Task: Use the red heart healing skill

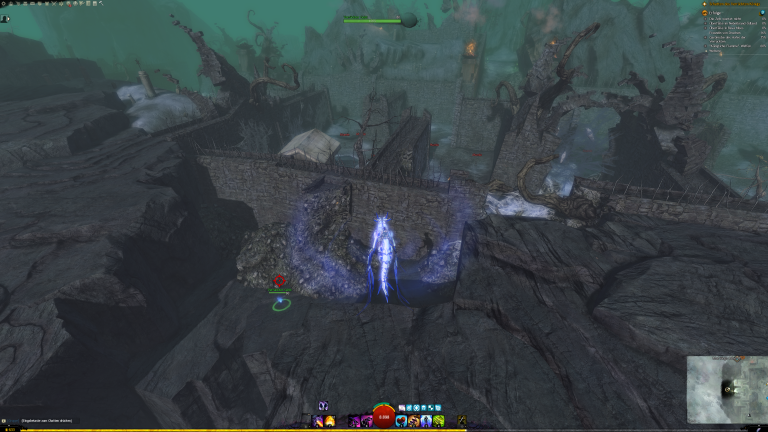Action: coord(401,421)
